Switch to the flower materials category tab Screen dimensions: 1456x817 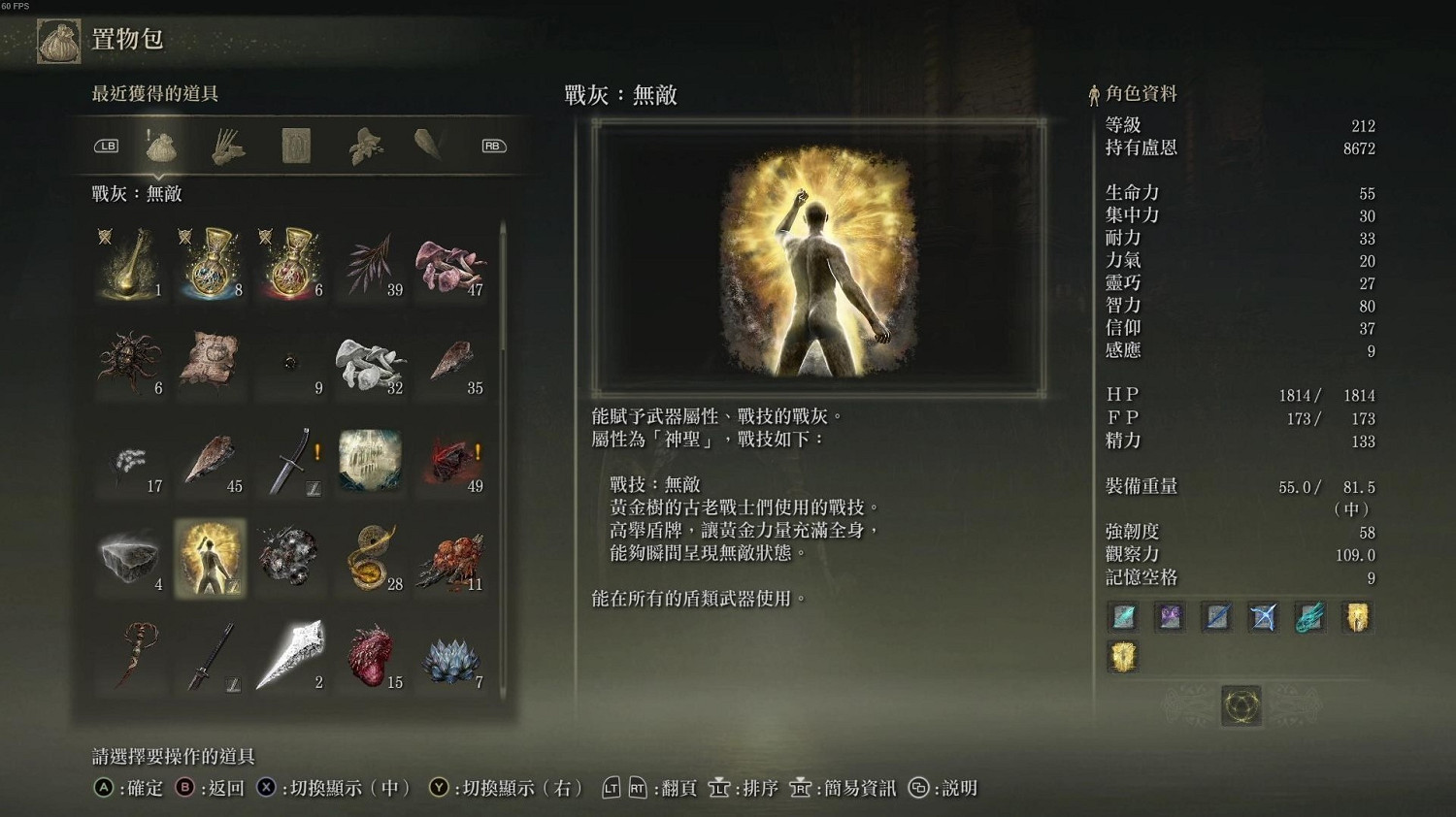pyautogui.click(x=365, y=146)
